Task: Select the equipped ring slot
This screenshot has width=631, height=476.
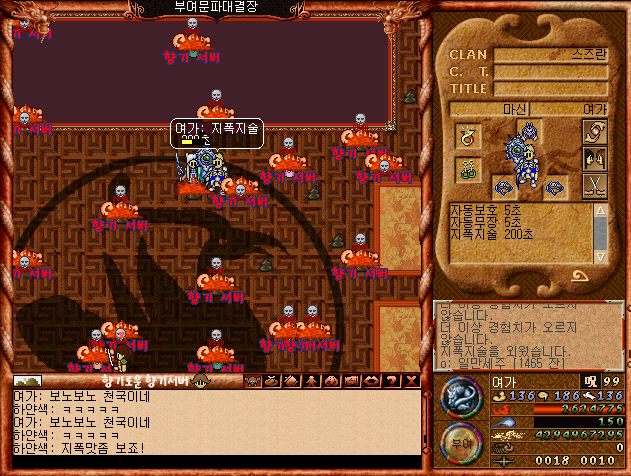Action: (468, 136)
